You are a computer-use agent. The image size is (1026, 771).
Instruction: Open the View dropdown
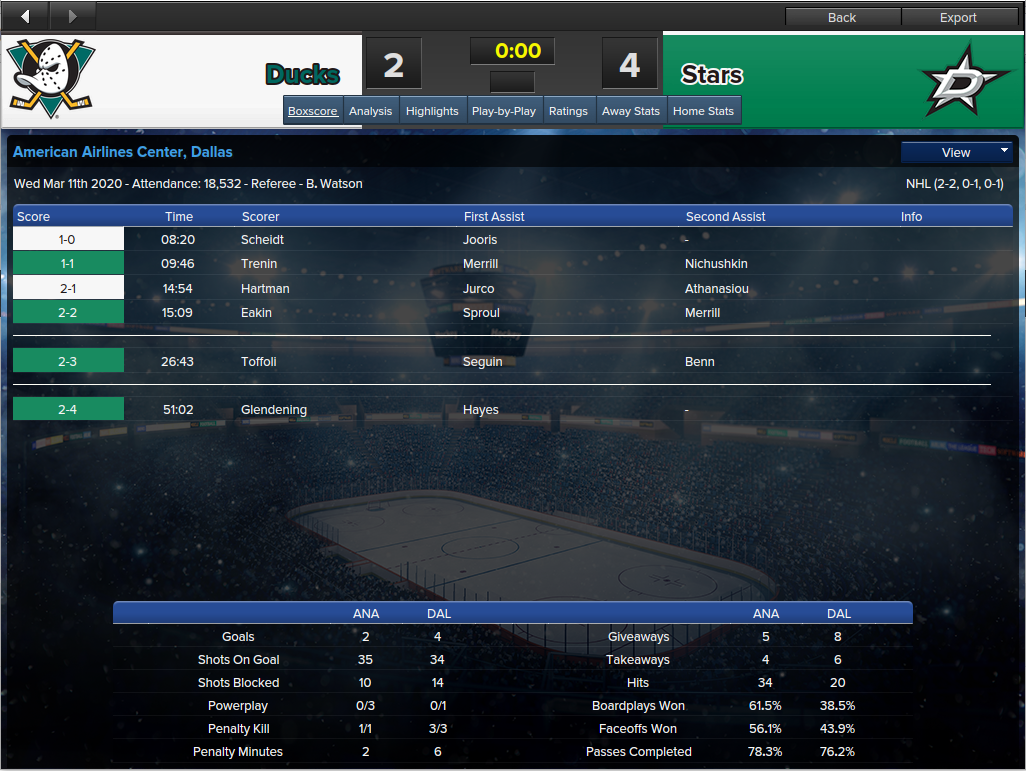[x=957, y=153]
